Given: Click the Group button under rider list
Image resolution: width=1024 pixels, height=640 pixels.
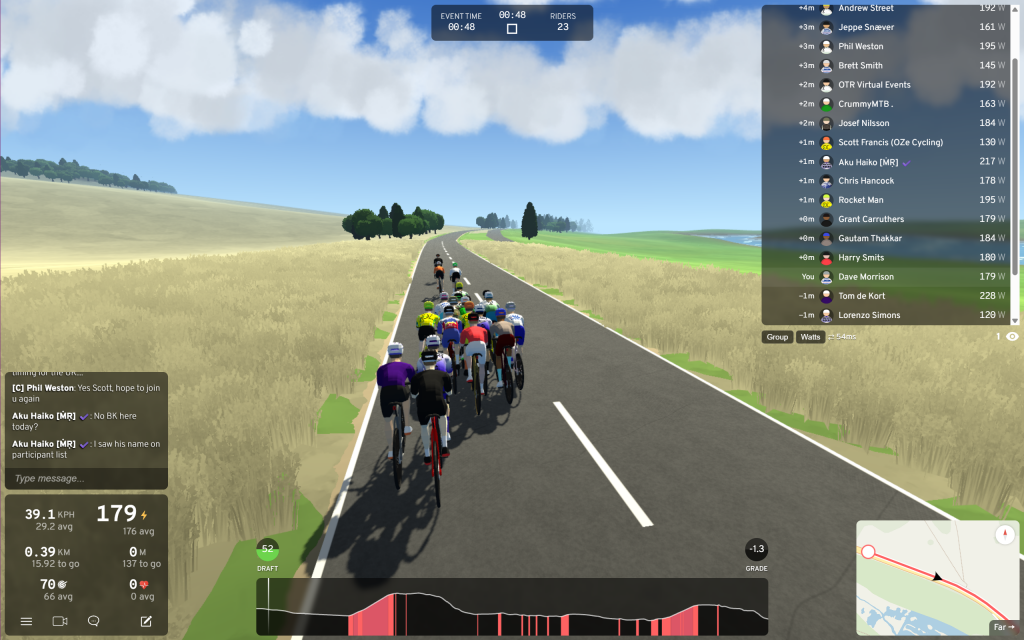Looking at the screenshot, I should (x=777, y=337).
